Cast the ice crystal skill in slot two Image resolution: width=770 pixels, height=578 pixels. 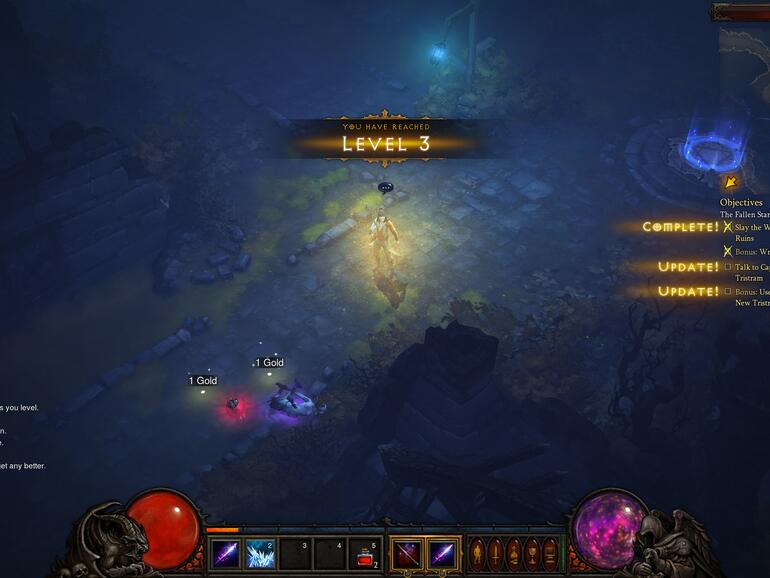click(260, 553)
